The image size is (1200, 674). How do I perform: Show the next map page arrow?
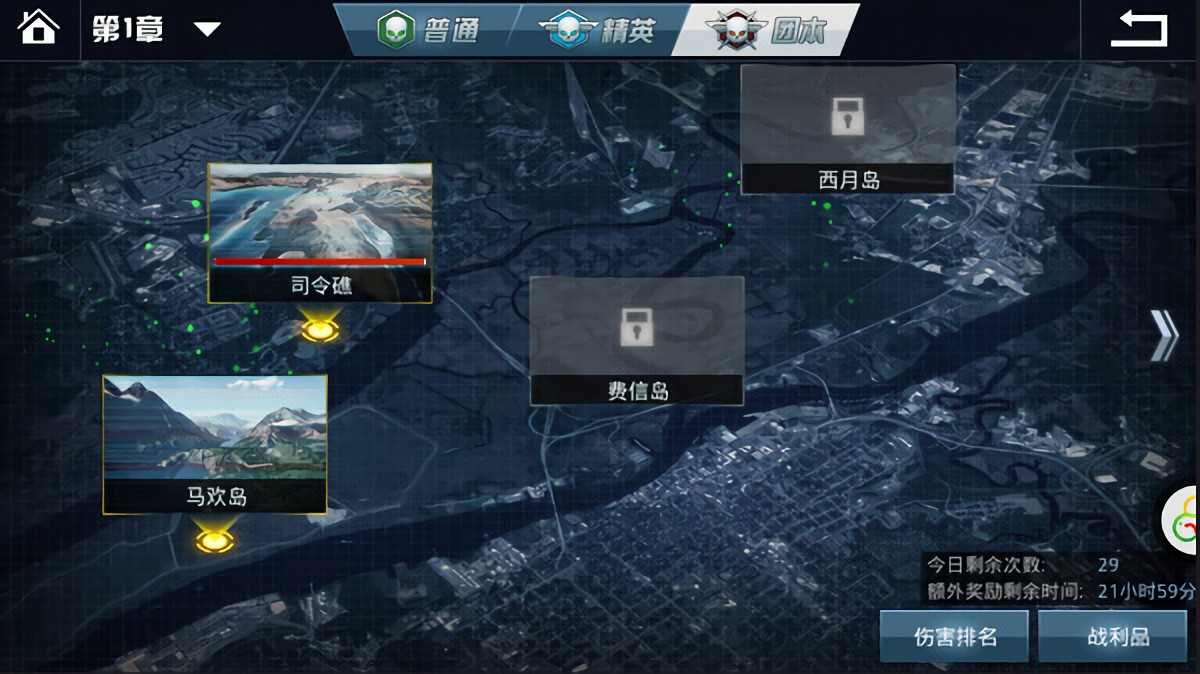(x=1163, y=335)
